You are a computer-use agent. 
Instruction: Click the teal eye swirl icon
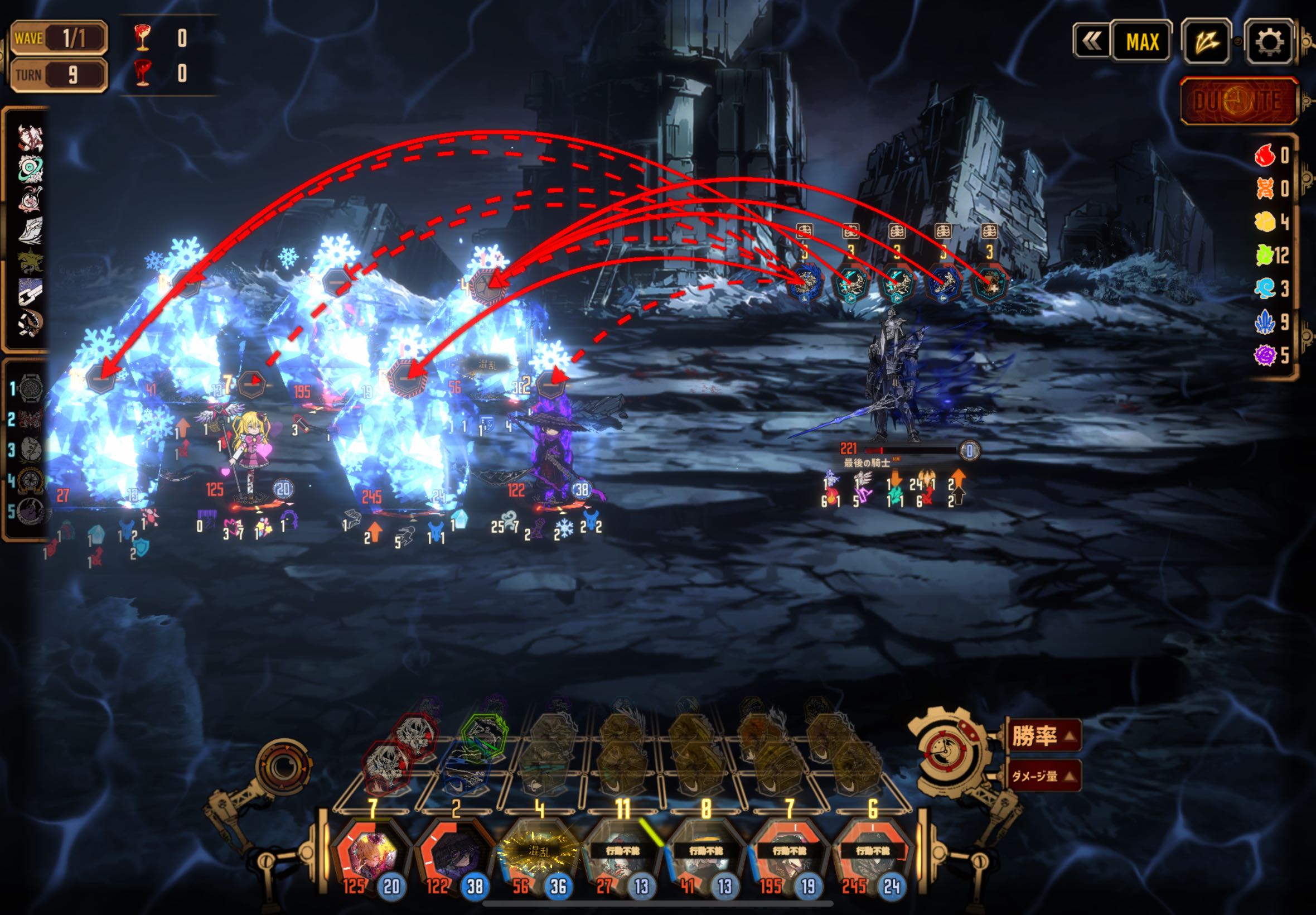click(30, 168)
